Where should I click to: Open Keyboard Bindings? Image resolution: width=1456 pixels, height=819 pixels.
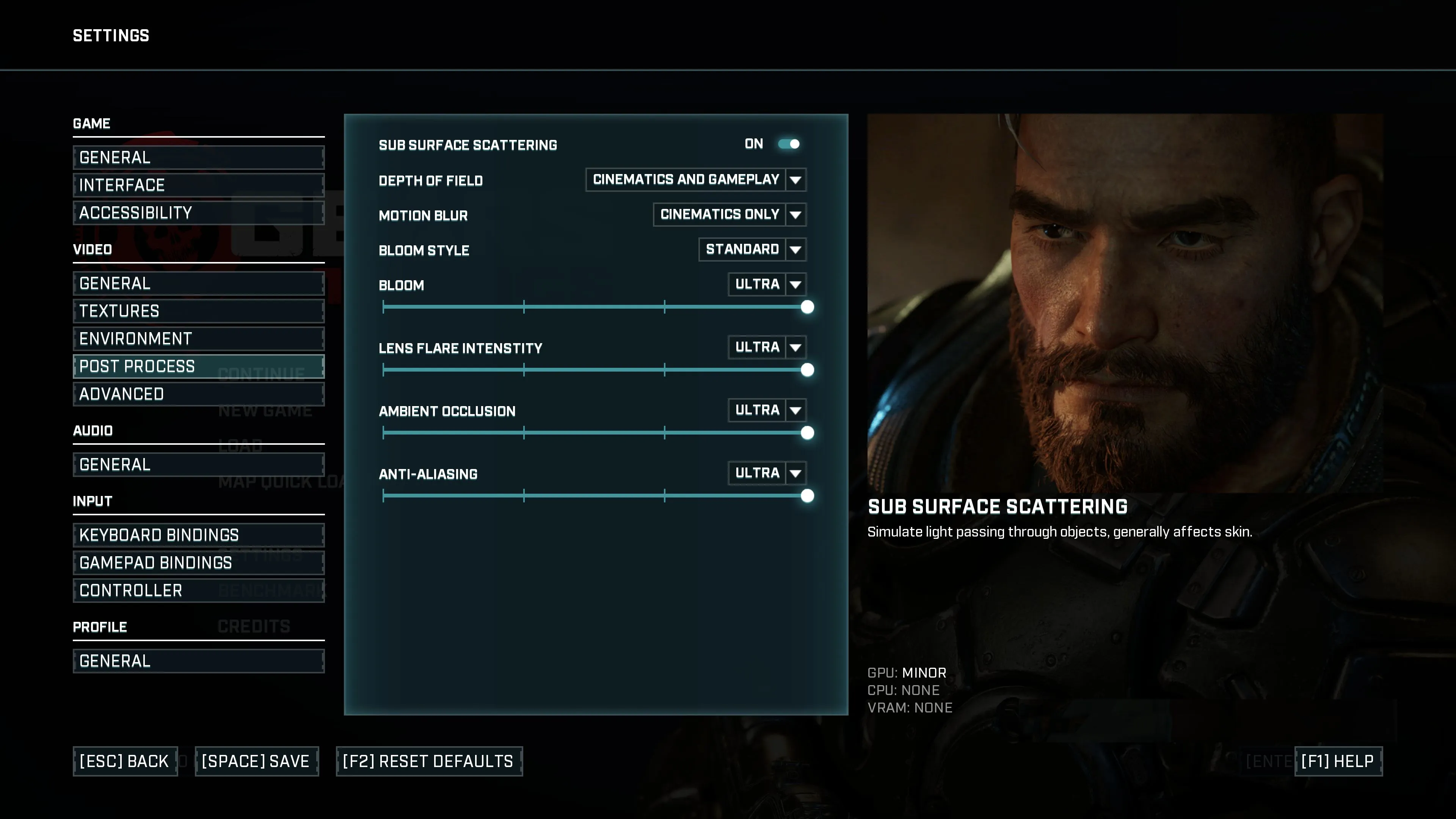(x=198, y=535)
